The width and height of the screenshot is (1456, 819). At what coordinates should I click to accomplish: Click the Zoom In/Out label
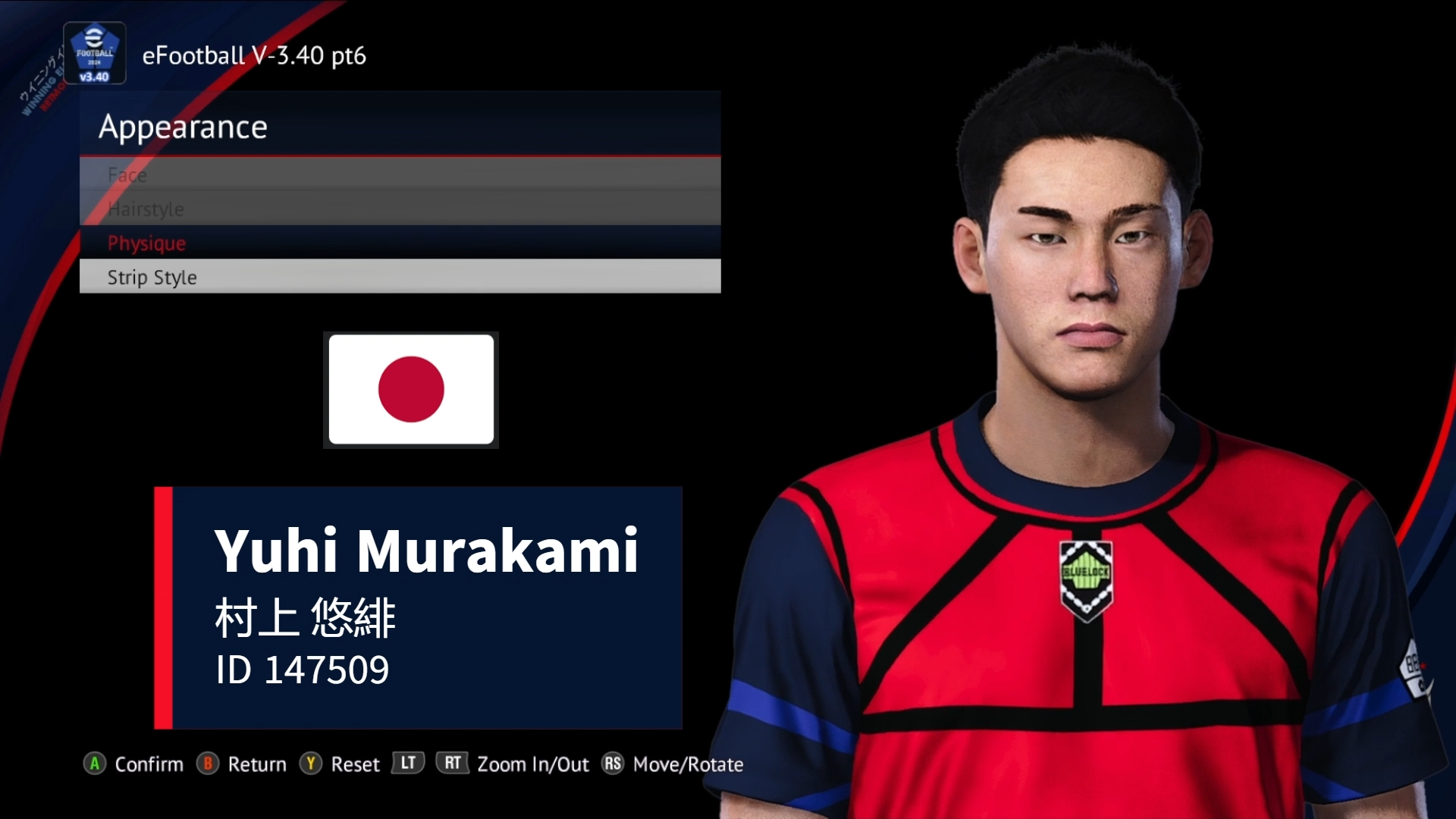coord(534,764)
